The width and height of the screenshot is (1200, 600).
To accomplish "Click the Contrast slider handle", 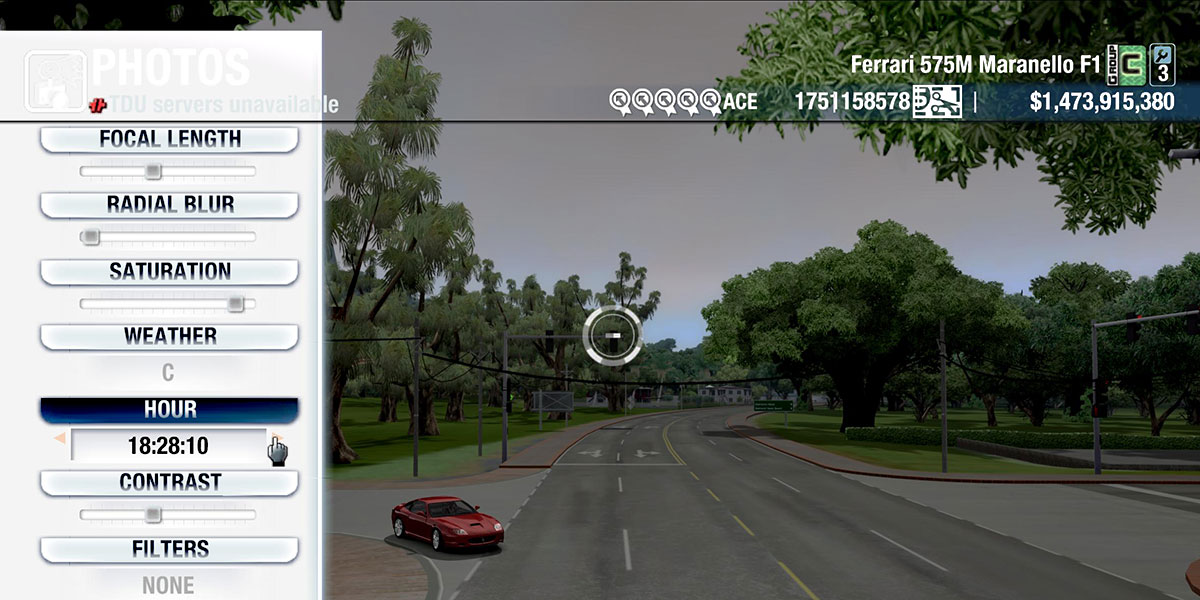I will tap(152, 514).
